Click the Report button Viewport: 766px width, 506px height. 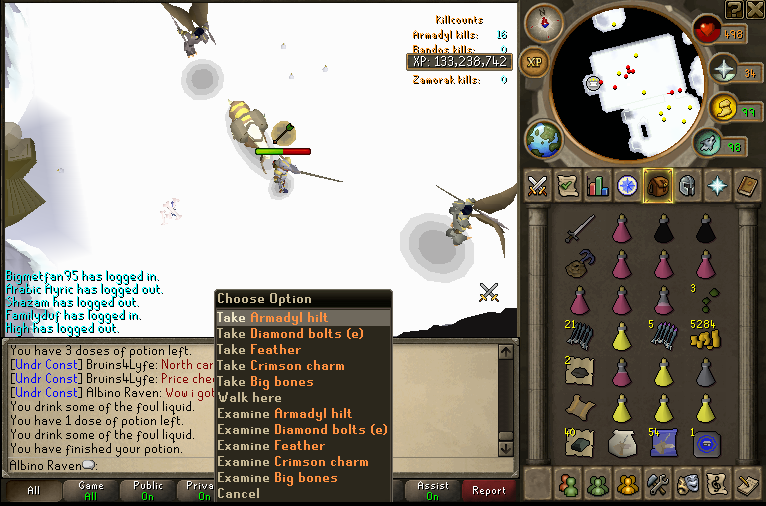pyautogui.click(x=489, y=491)
